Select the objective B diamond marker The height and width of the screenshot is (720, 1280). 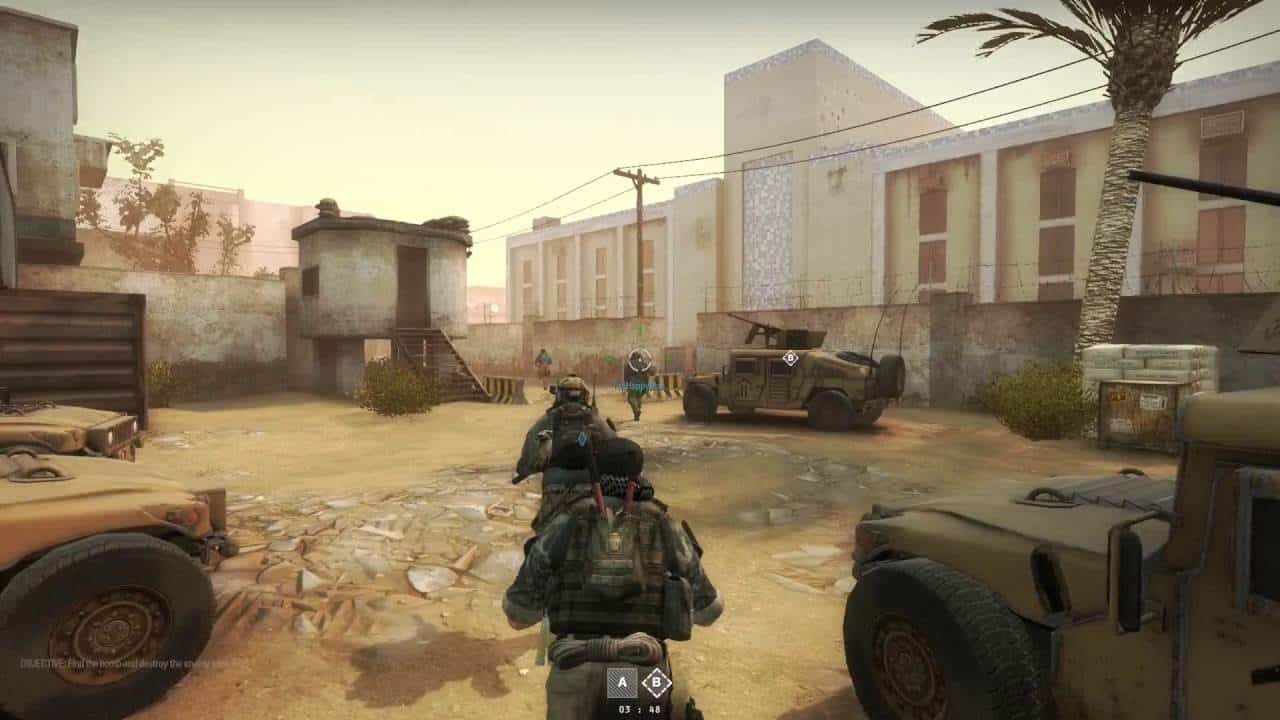pos(657,682)
